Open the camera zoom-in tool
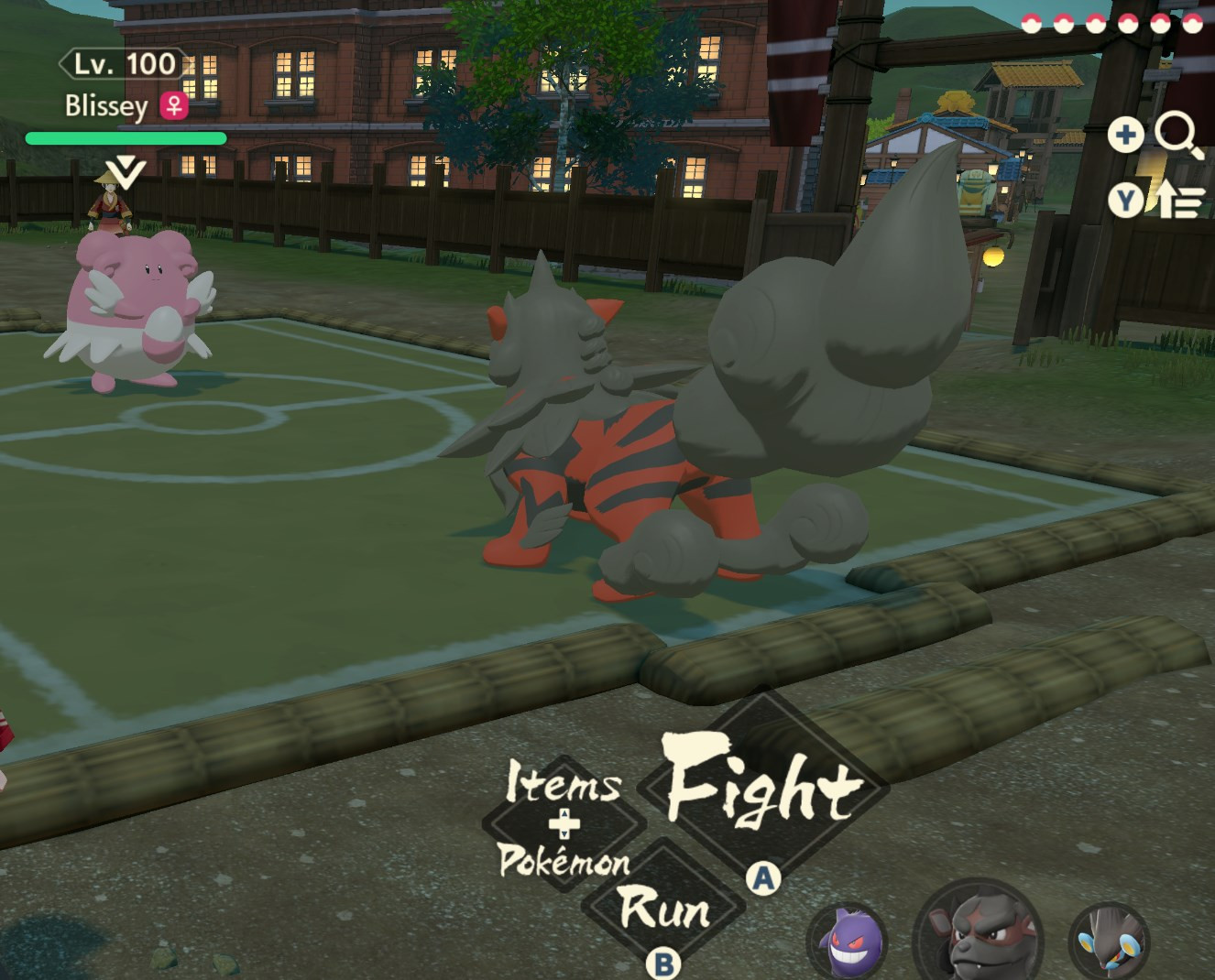 pos(1126,136)
